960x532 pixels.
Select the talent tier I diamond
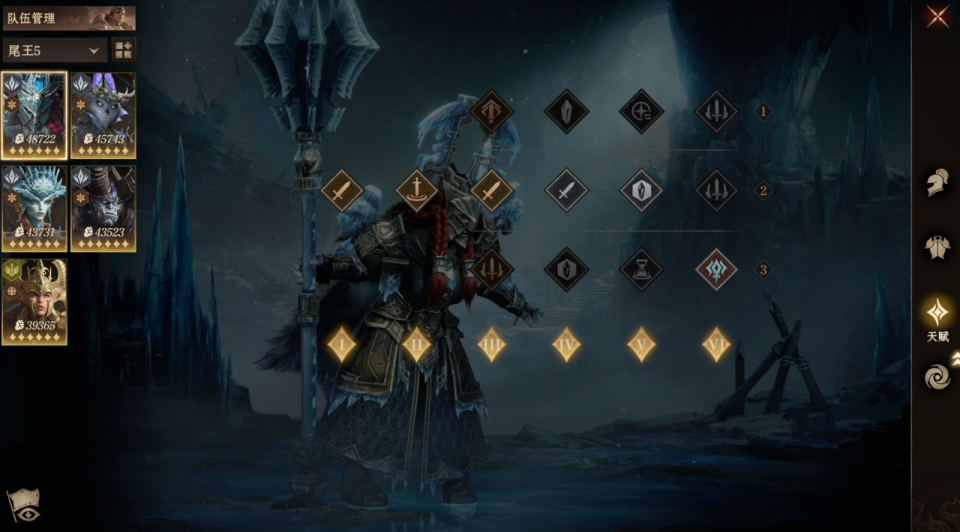342,344
